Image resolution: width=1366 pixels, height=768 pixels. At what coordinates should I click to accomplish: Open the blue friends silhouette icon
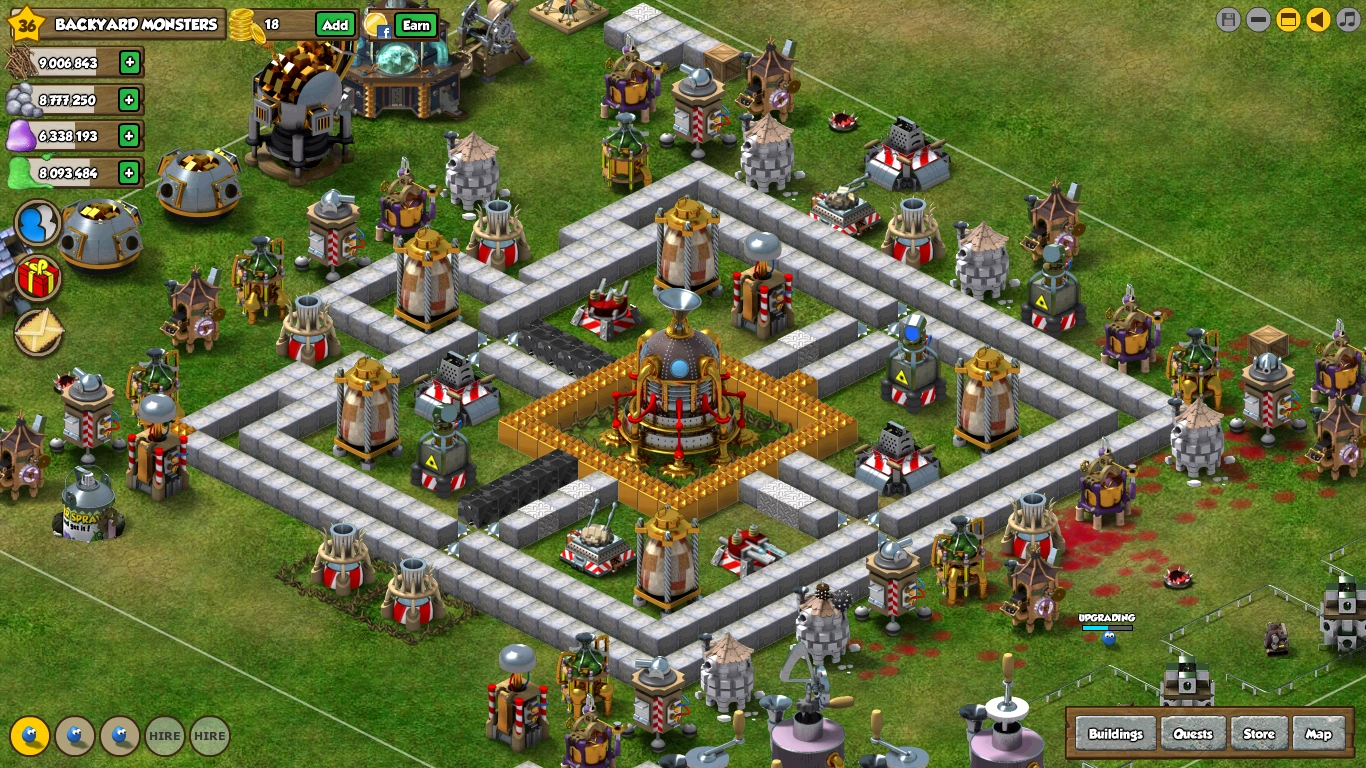pos(38,223)
